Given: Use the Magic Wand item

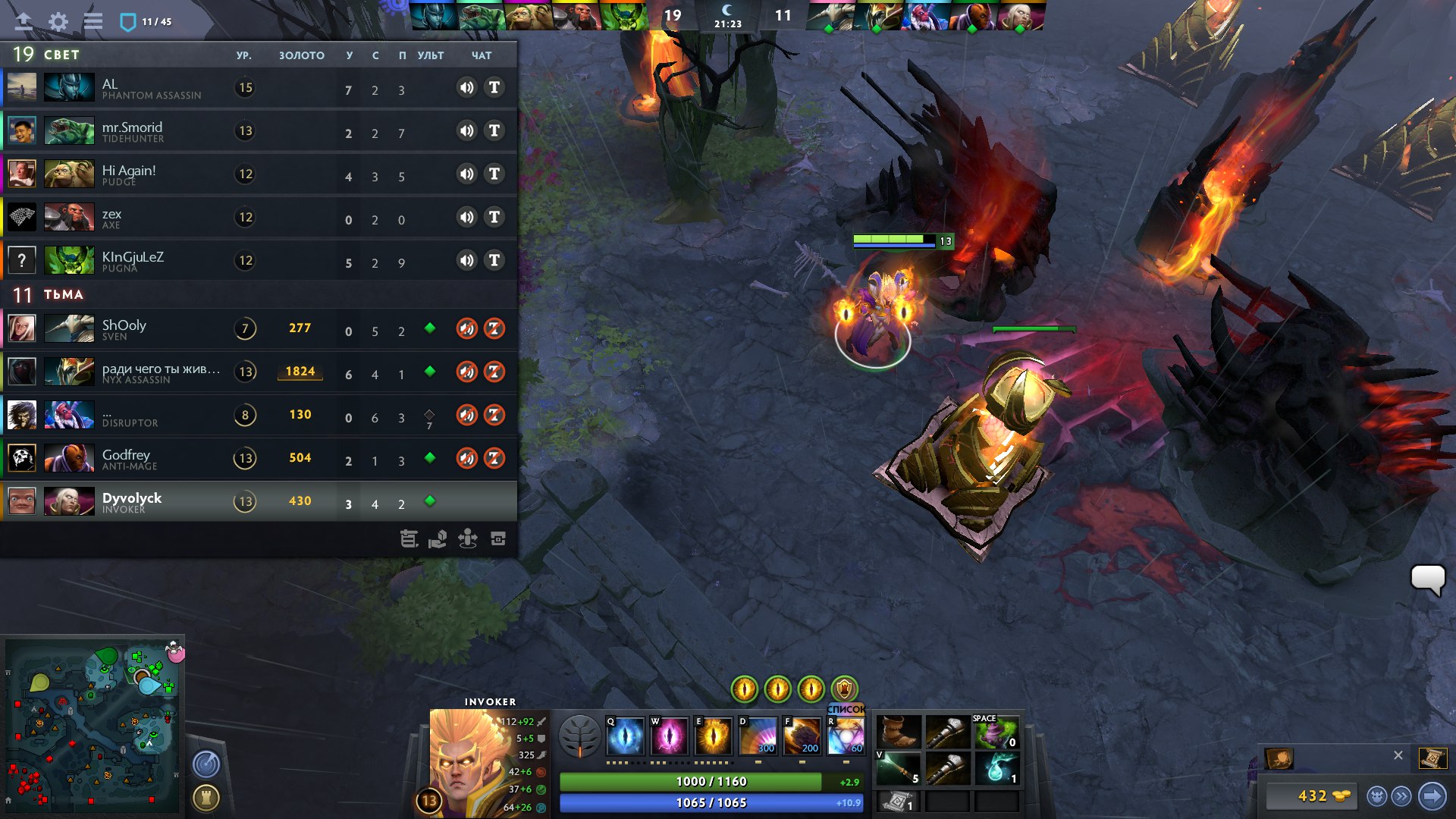Looking at the screenshot, I should tap(899, 769).
